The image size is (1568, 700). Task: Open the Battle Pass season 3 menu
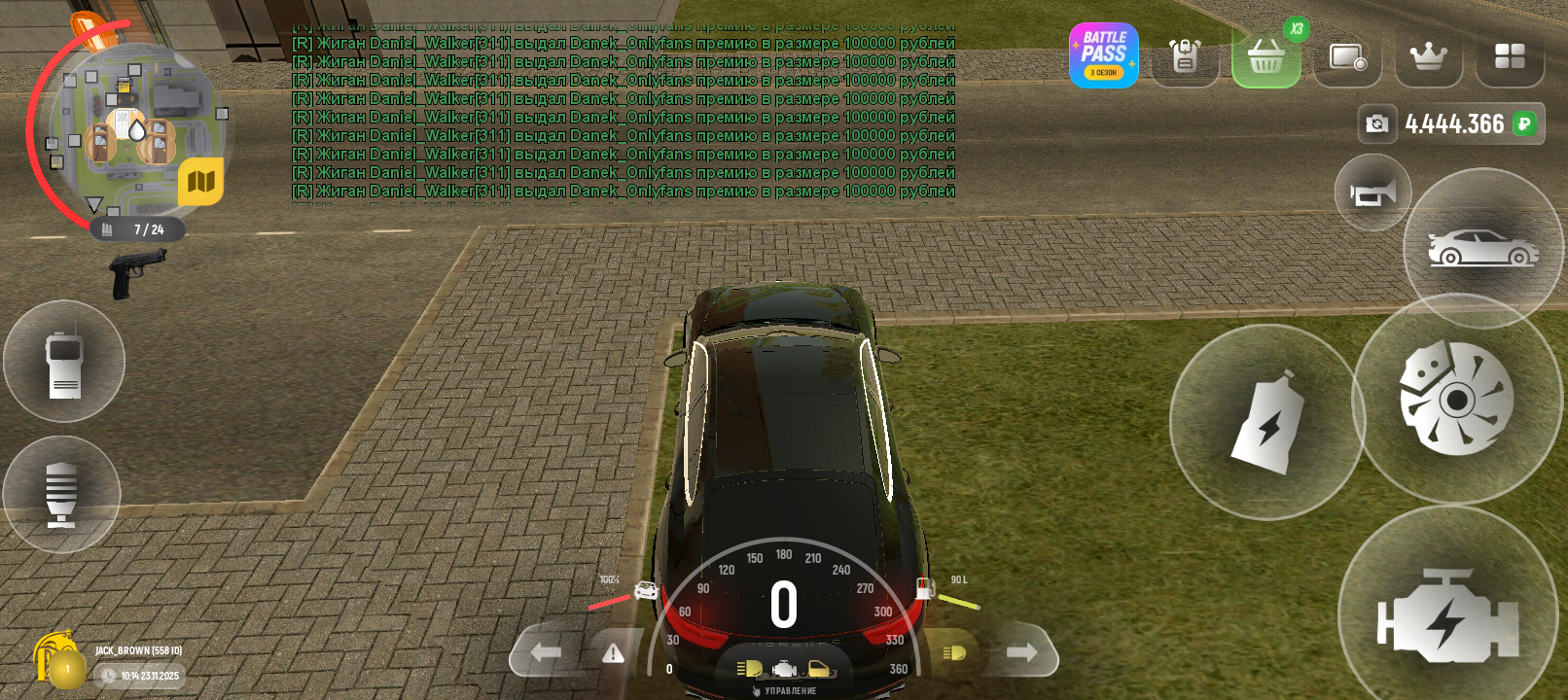tap(1103, 55)
